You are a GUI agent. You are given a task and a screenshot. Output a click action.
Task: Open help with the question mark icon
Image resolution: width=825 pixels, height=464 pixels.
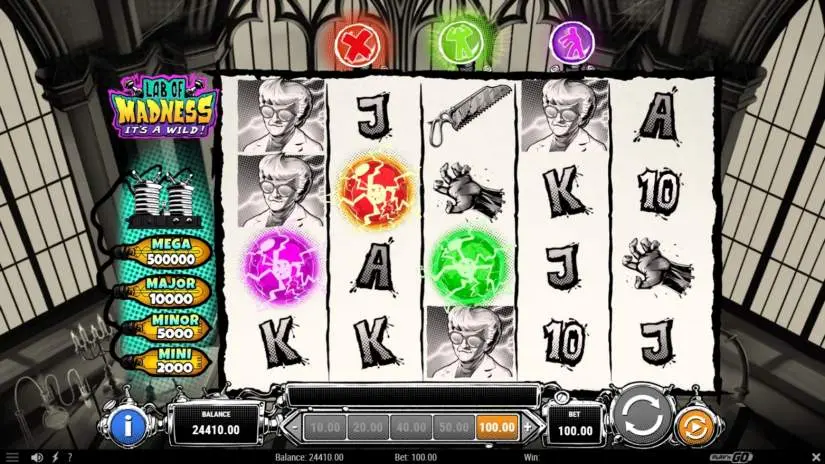[x=69, y=457]
